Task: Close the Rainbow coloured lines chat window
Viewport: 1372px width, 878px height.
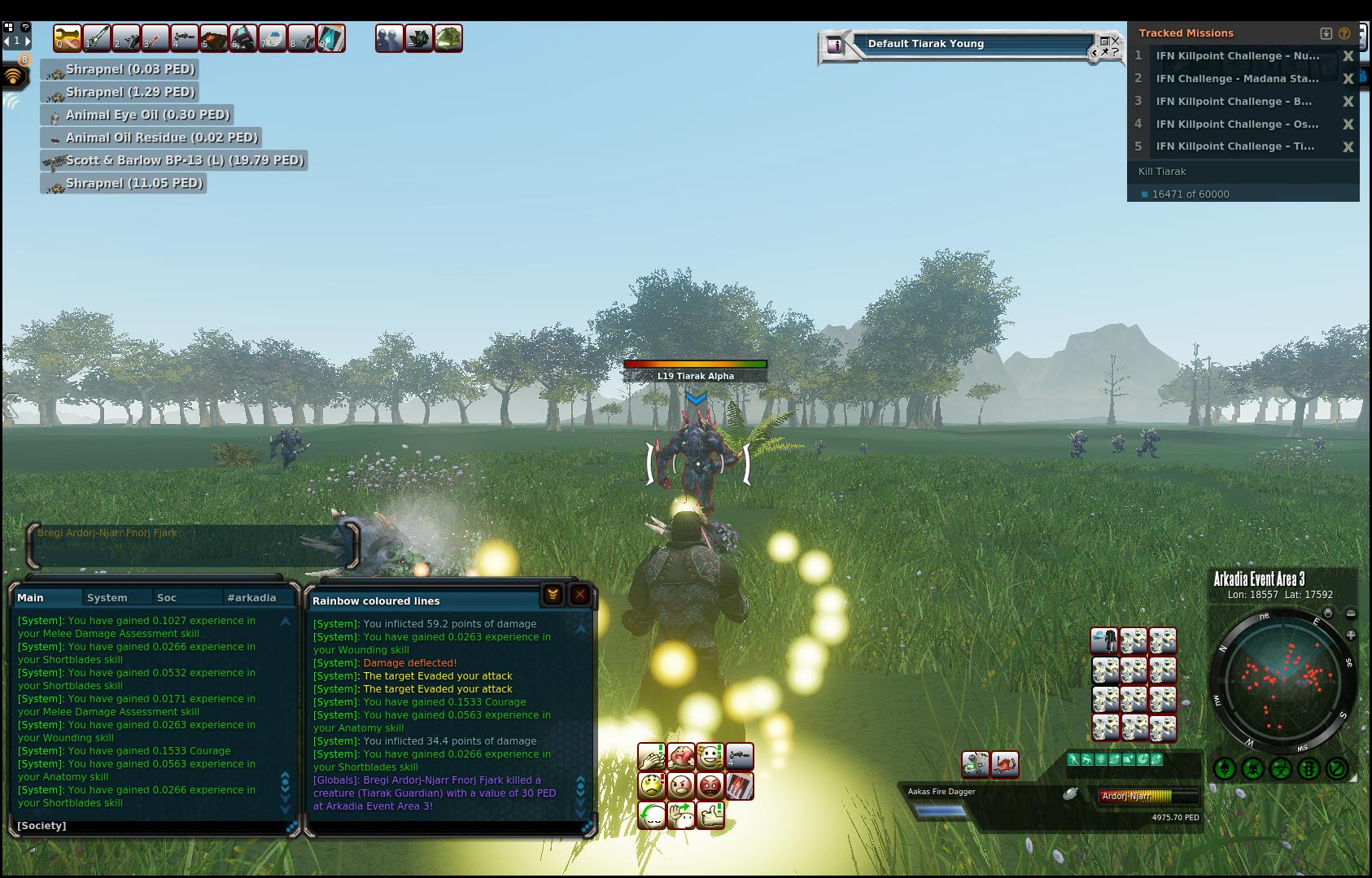Action: click(x=579, y=596)
